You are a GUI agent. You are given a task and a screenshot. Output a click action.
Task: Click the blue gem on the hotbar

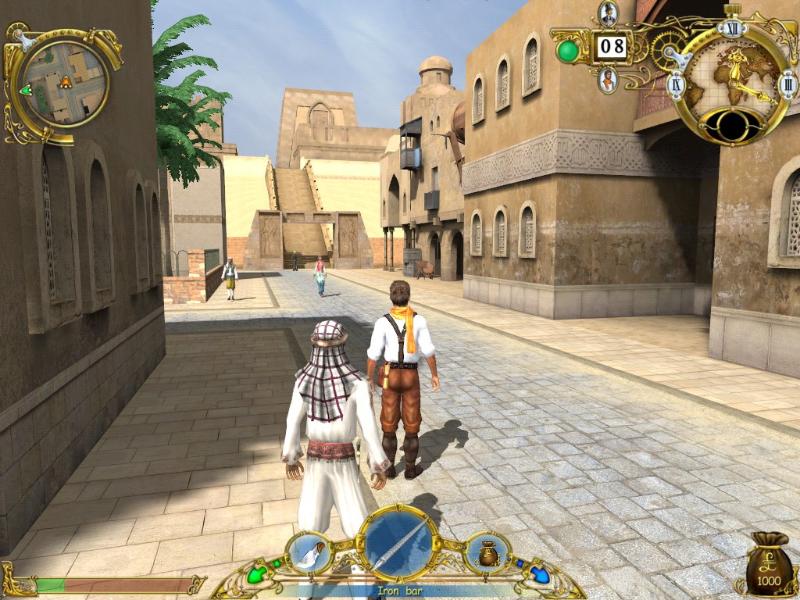click(x=539, y=576)
